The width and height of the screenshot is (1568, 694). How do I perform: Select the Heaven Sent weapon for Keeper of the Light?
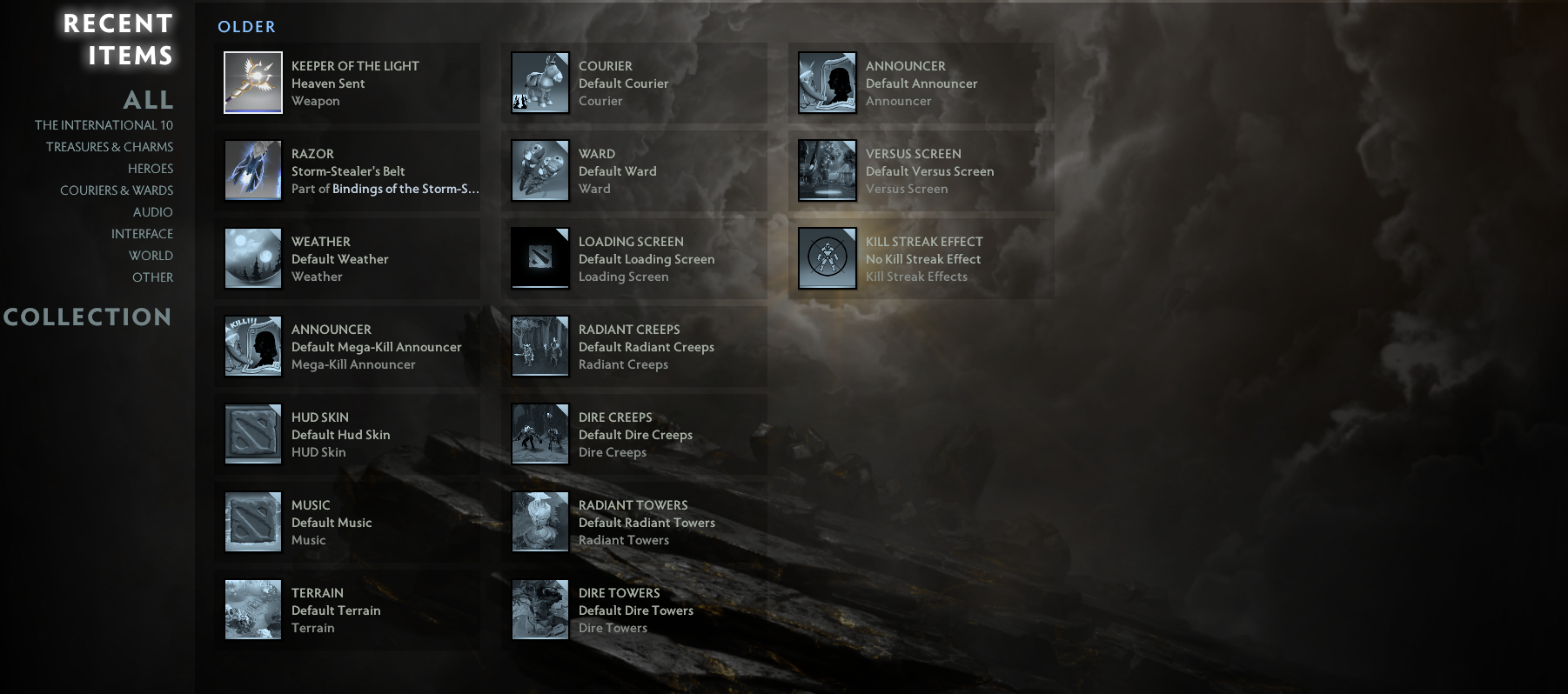(x=252, y=83)
